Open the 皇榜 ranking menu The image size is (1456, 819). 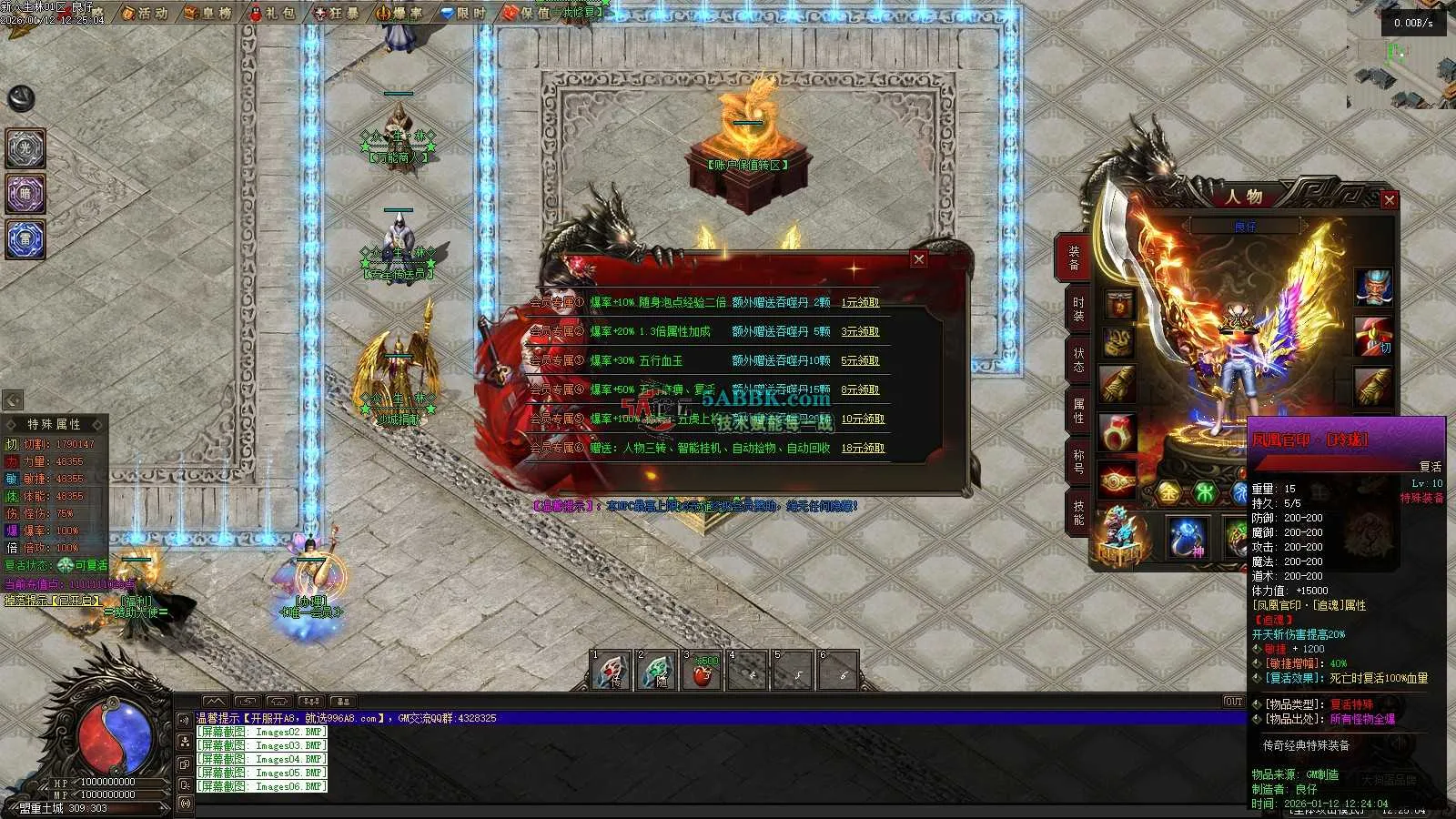click(x=209, y=13)
